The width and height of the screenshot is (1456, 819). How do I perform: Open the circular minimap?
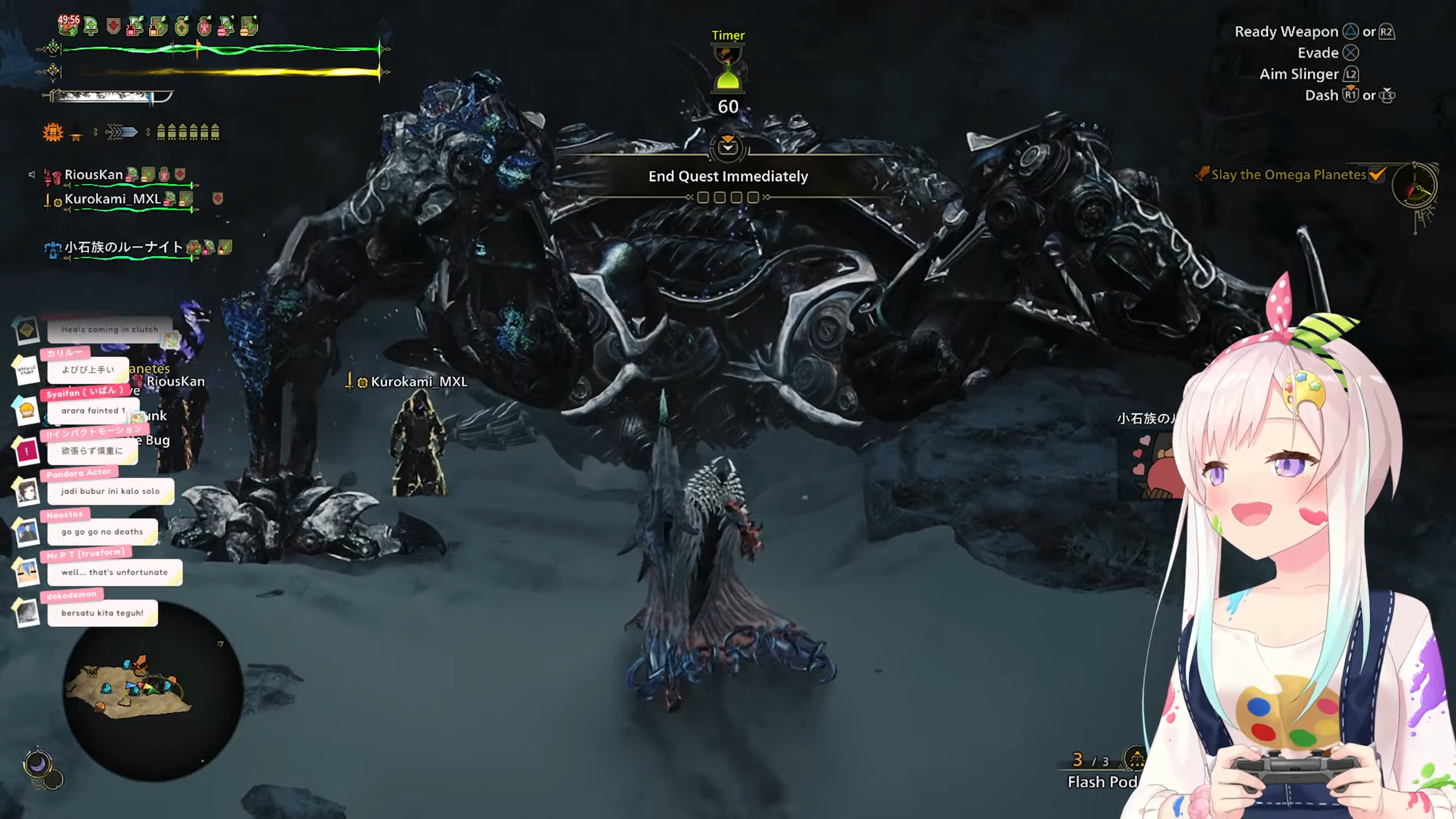click(152, 691)
